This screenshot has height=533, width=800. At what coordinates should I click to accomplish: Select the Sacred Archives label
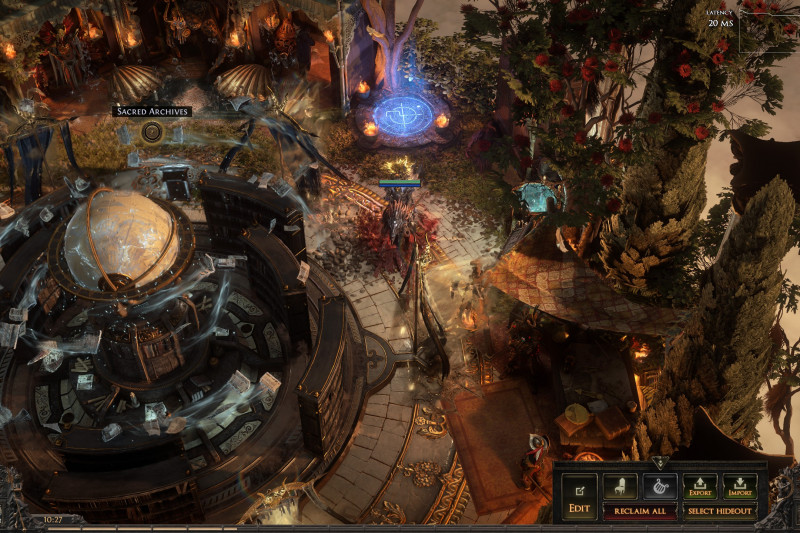pyautogui.click(x=152, y=111)
